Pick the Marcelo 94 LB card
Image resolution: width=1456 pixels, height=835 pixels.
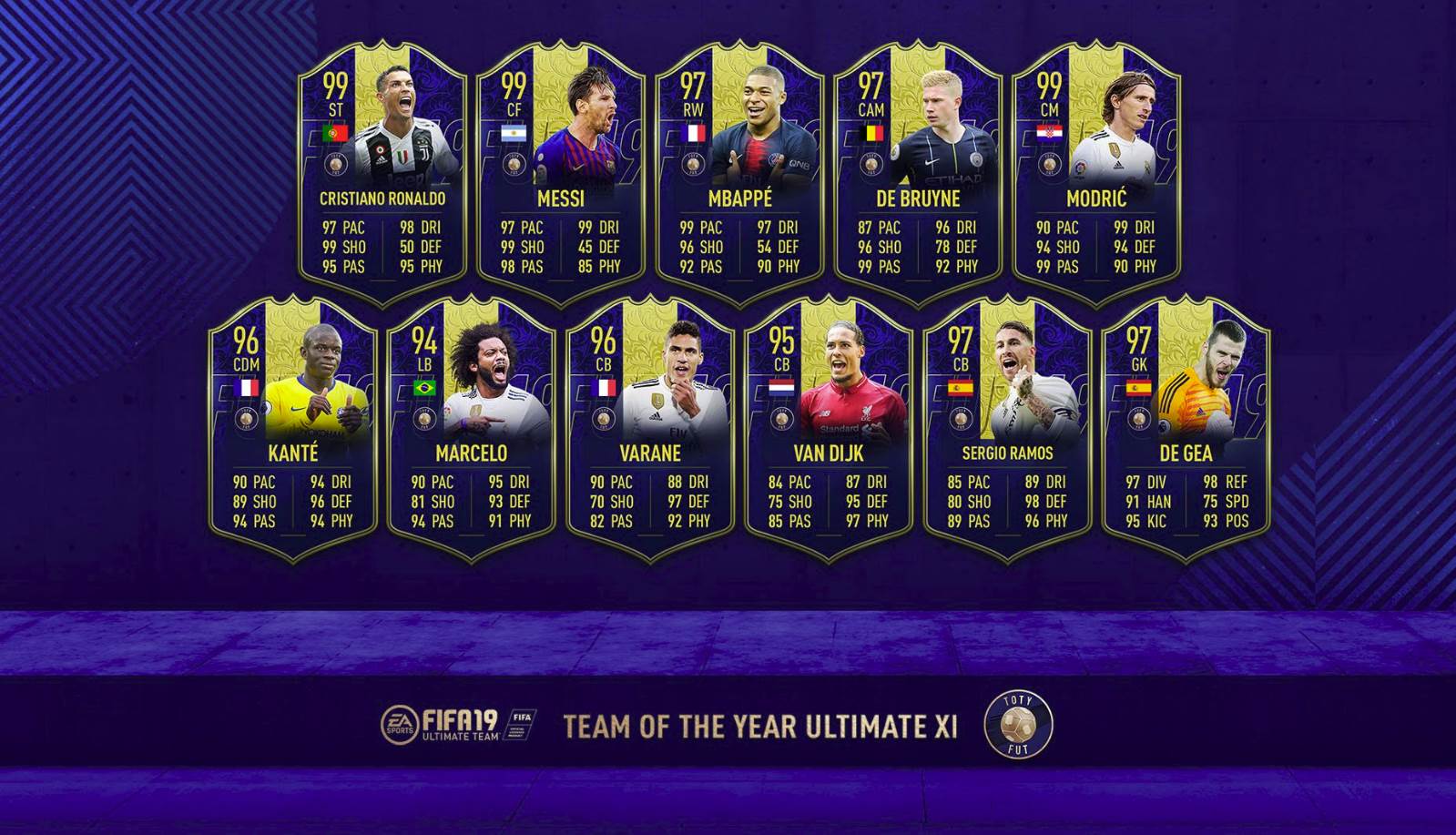(472, 428)
